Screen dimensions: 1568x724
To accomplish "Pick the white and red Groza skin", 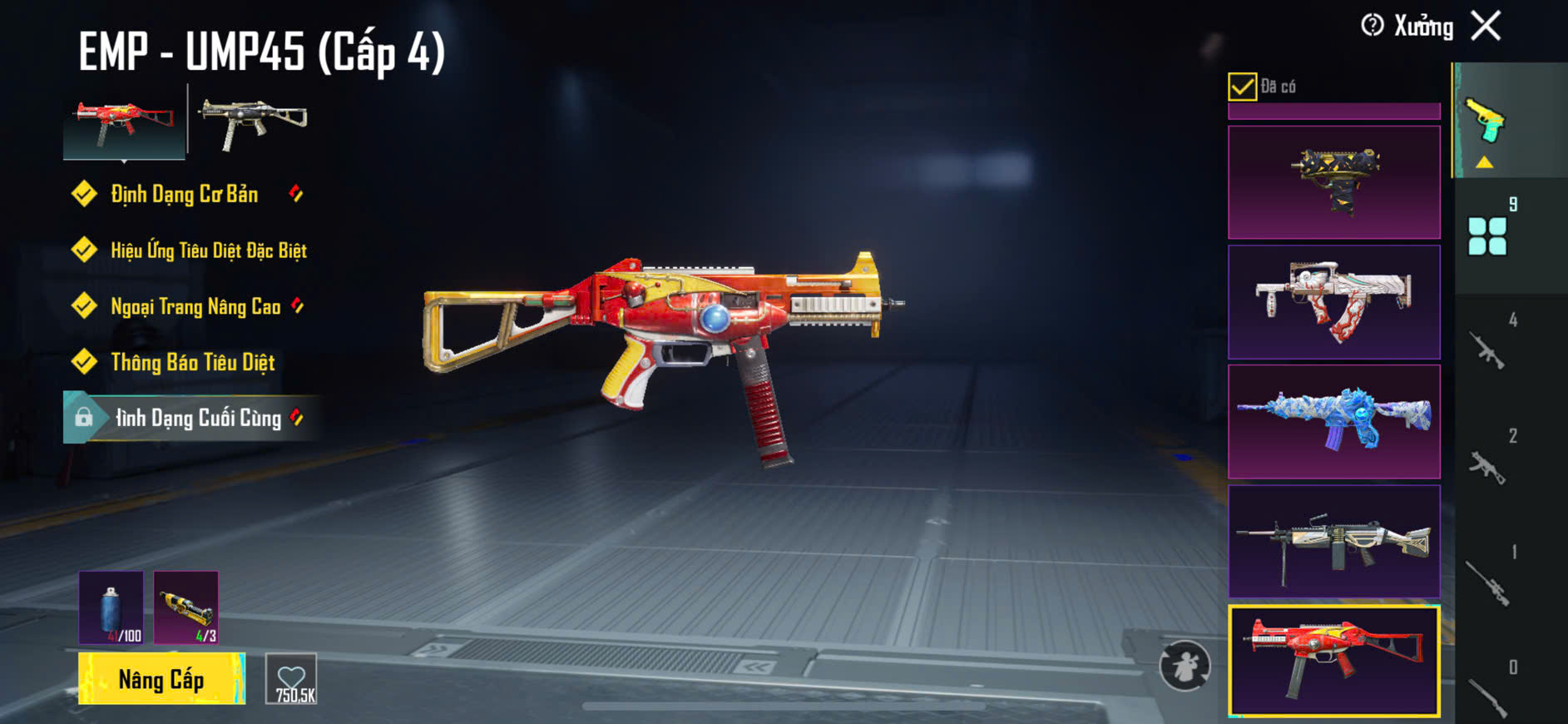I will pyautogui.click(x=1333, y=302).
